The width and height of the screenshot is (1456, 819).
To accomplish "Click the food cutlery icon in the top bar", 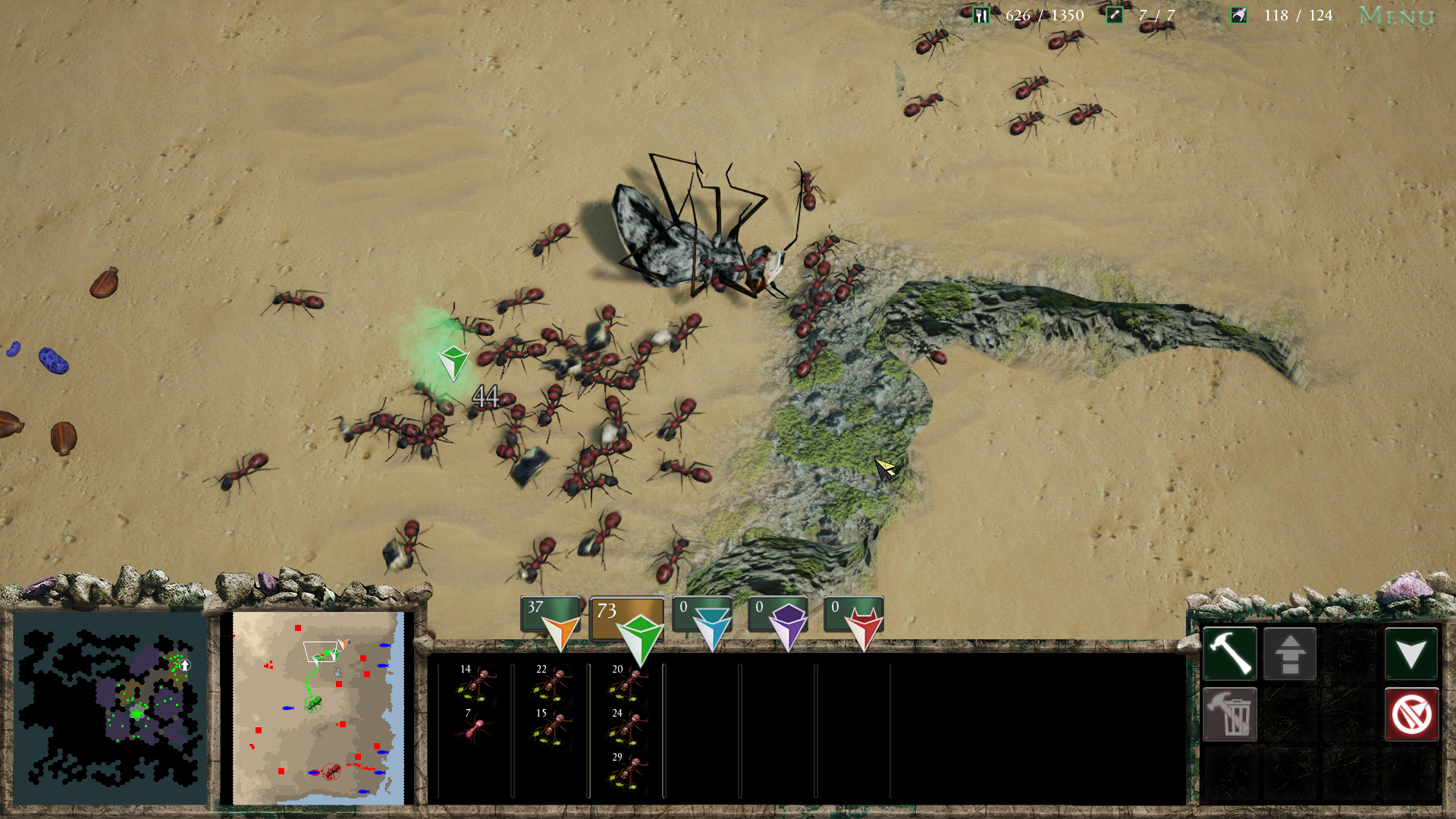I will [981, 14].
